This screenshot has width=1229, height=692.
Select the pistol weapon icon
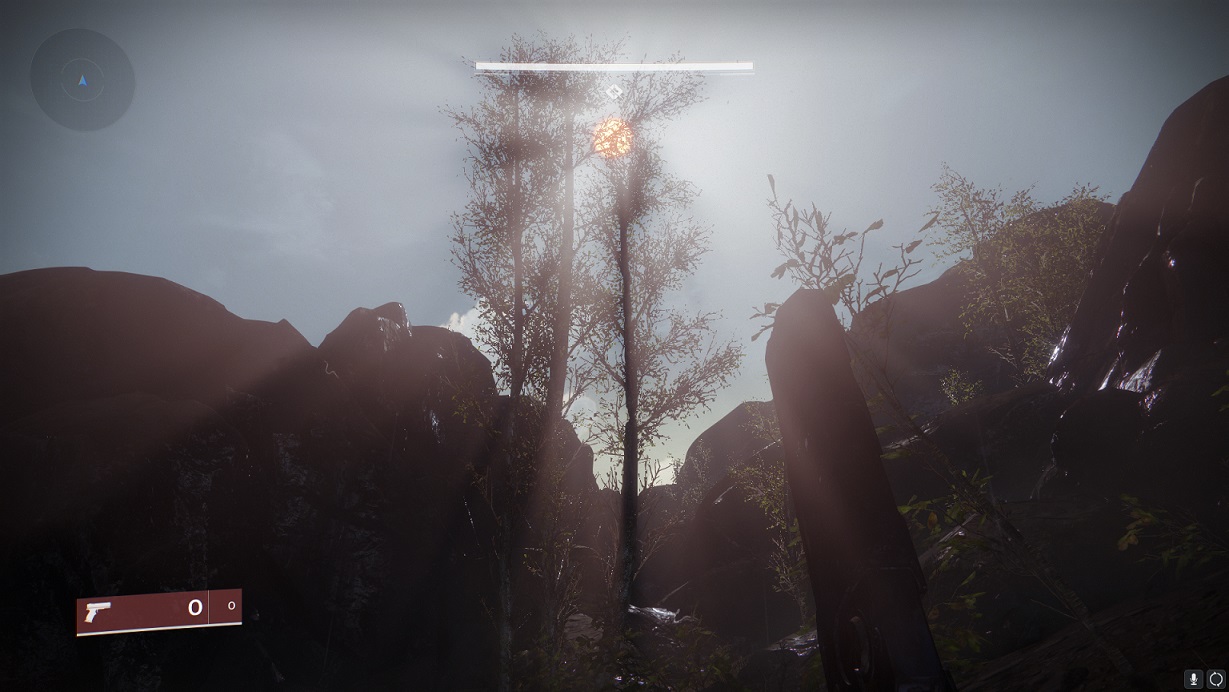tap(100, 611)
